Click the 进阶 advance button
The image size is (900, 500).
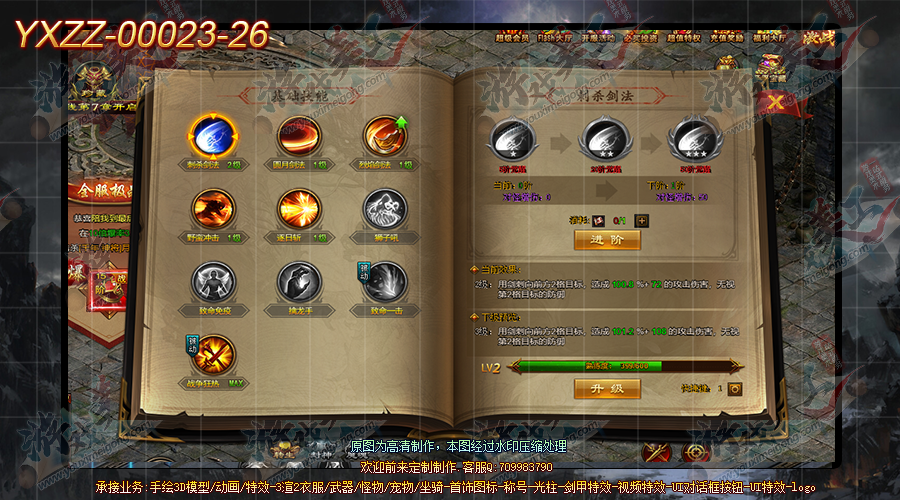607,240
